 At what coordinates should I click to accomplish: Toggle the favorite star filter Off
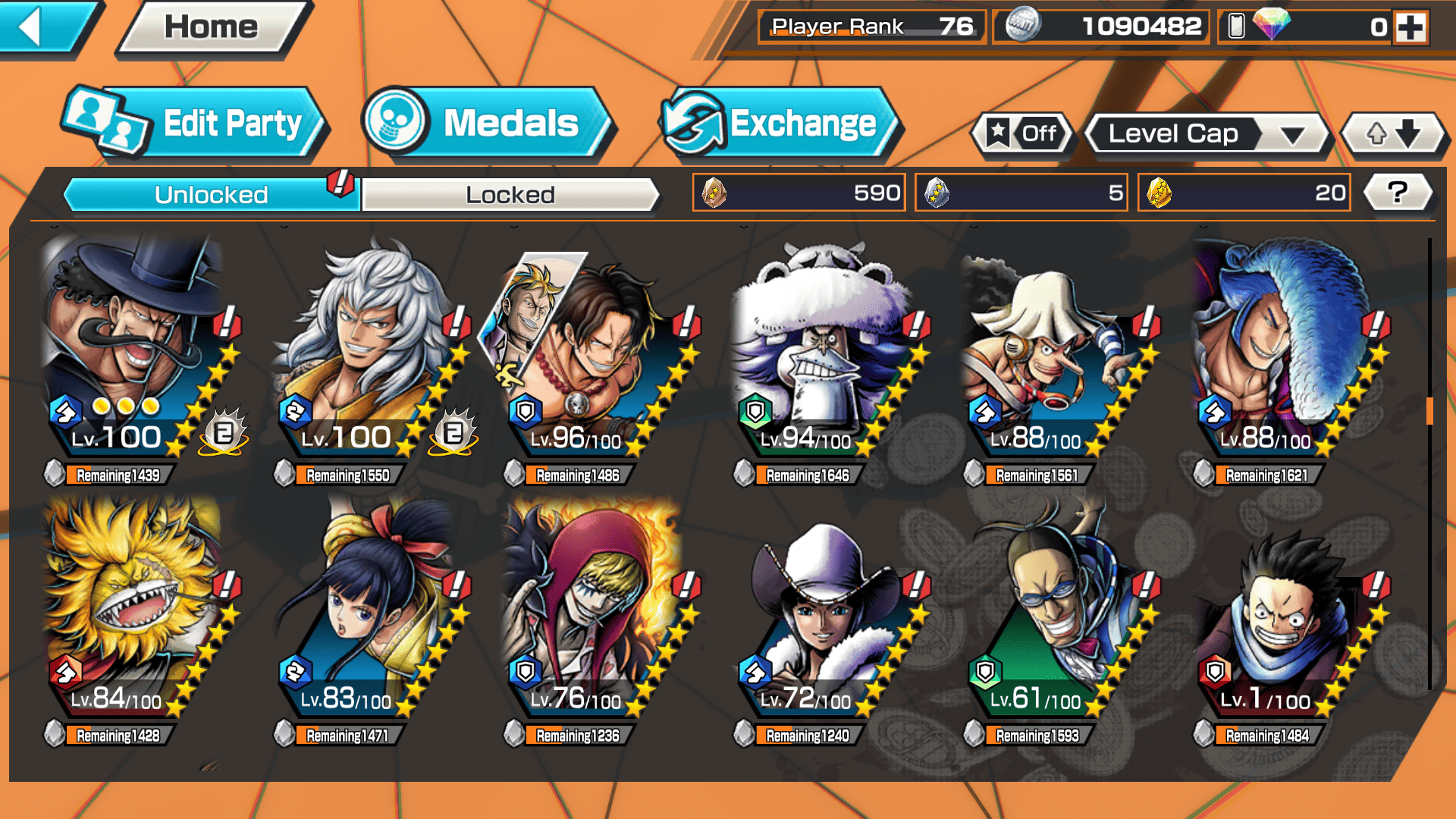(x=1022, y=134)
